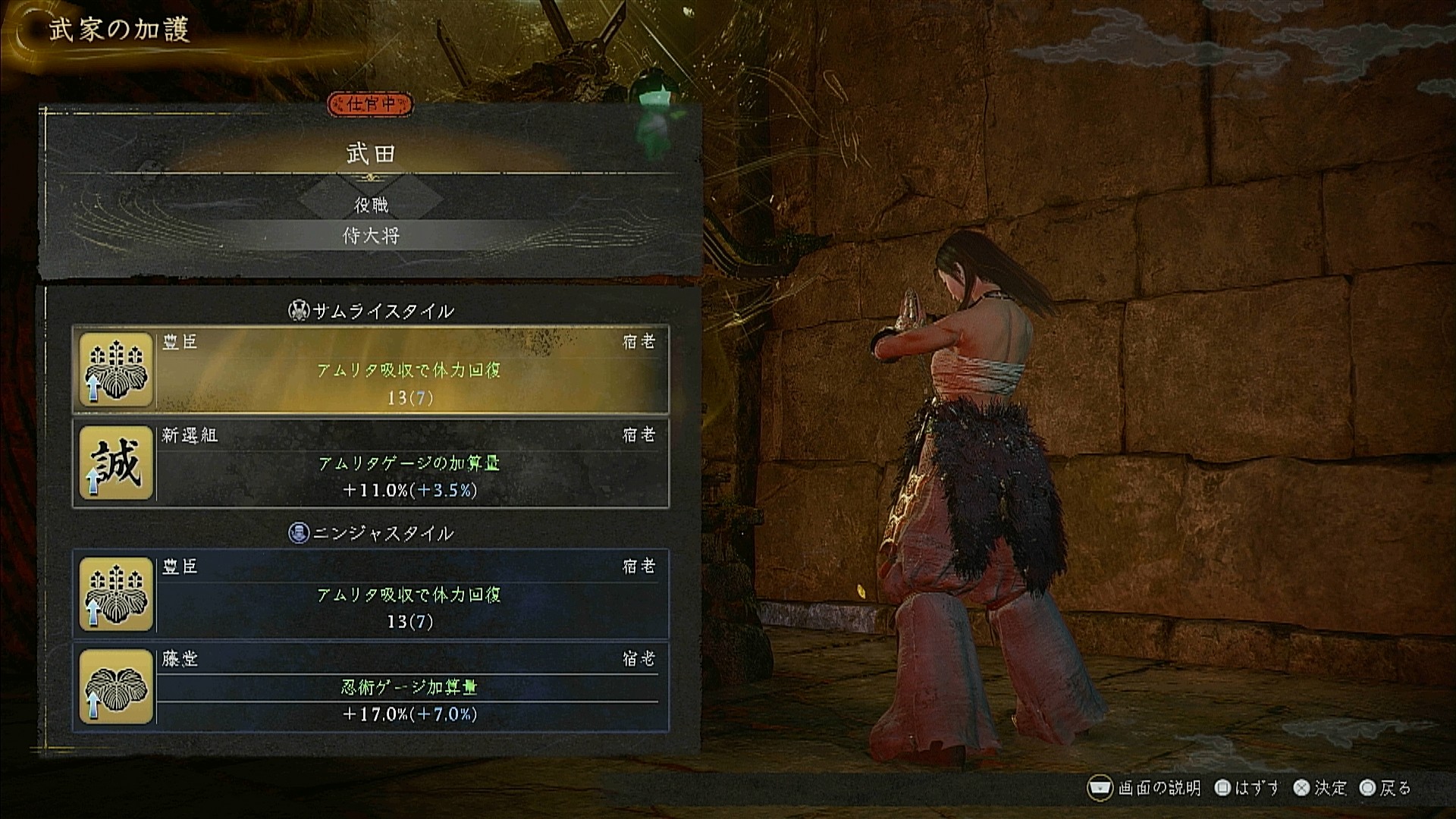
Task: Select the 豊臣 blessing under ニンジャスタイル
Action: 371,594
